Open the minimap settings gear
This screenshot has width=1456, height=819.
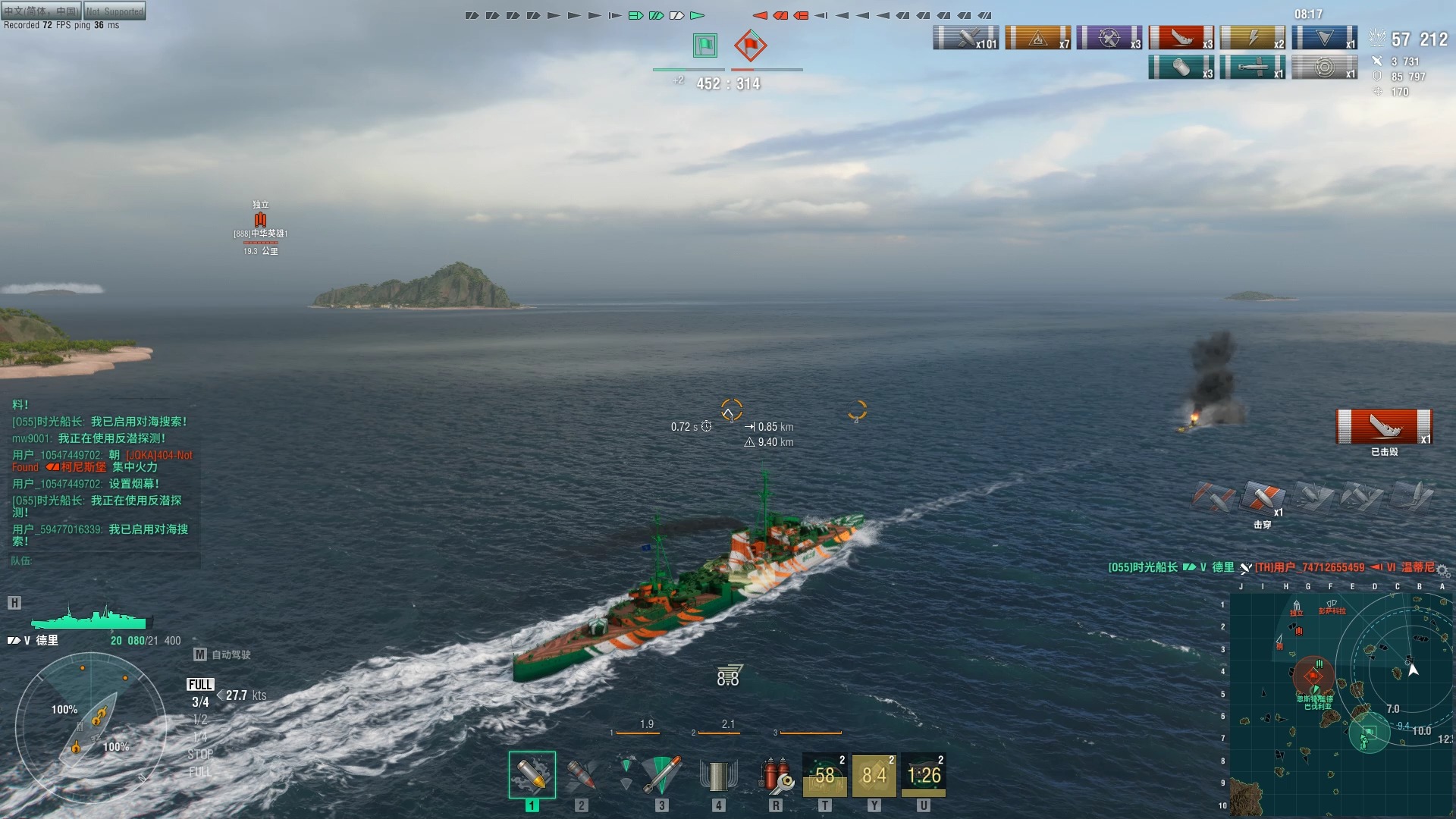pos(1442,570)
